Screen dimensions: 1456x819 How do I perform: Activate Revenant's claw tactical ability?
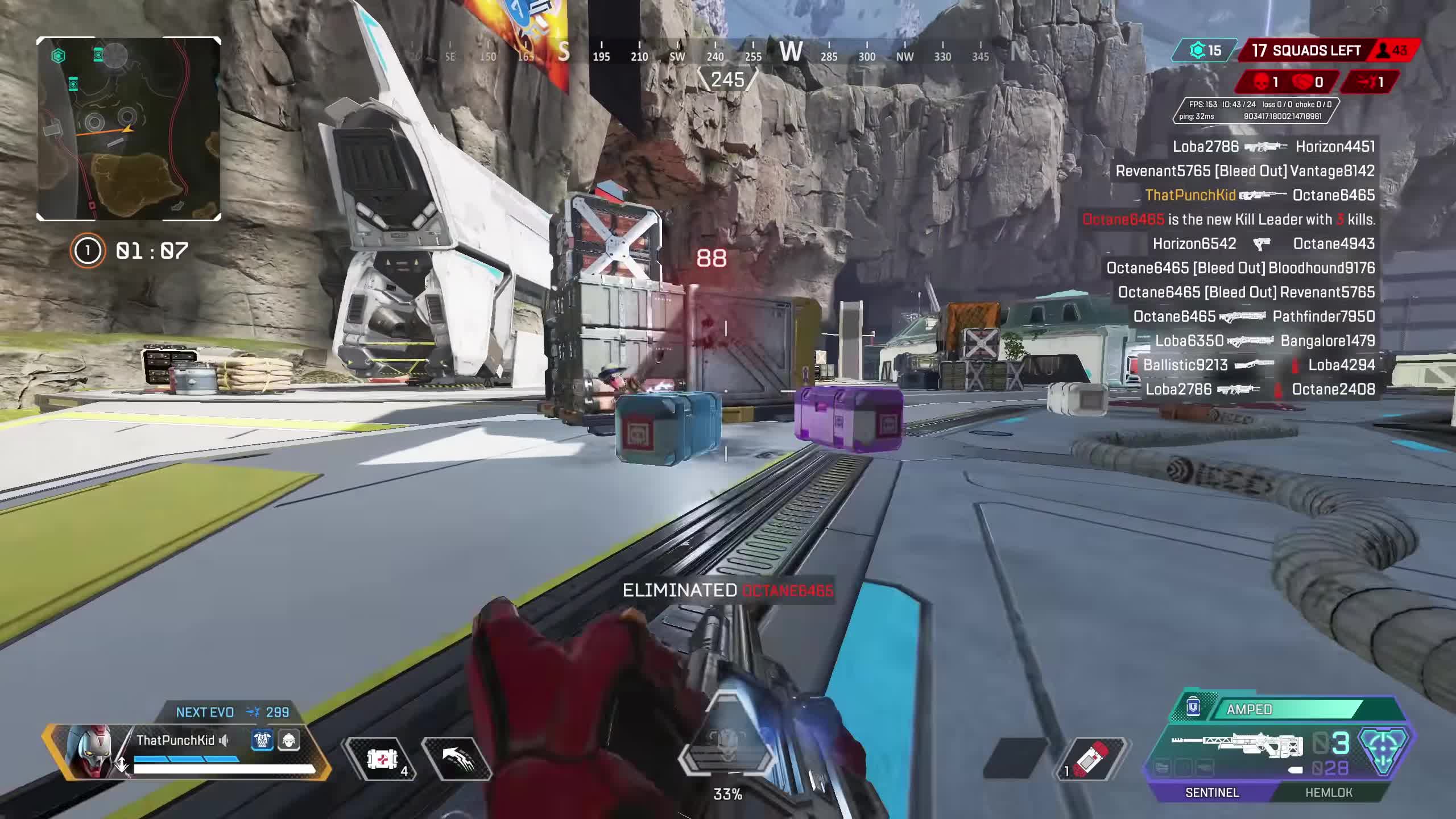pos(456,759)
